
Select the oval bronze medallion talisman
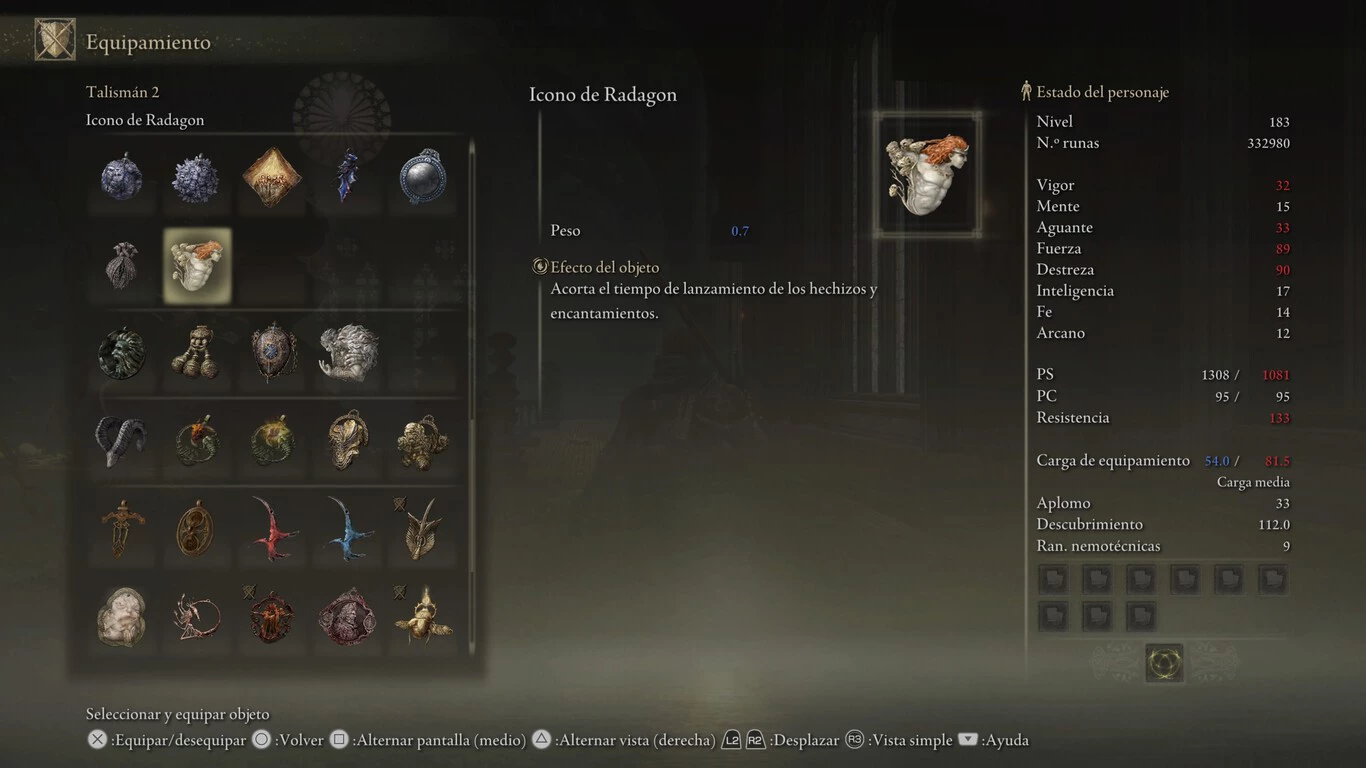197,528
